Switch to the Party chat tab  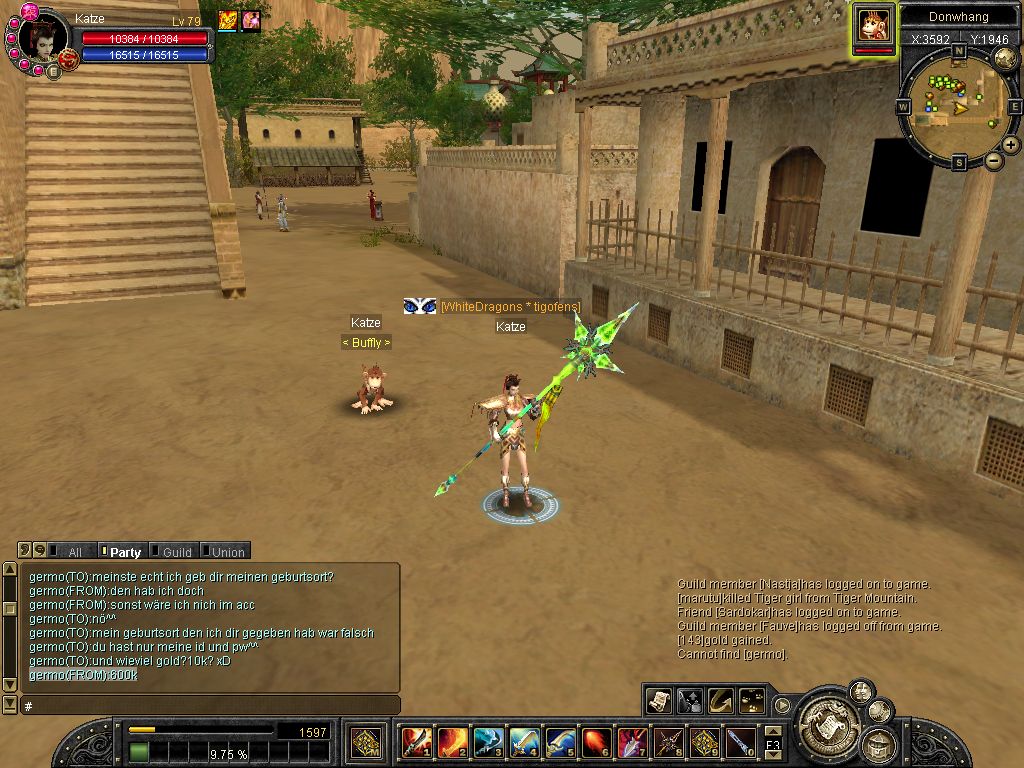tap(124, 551)
